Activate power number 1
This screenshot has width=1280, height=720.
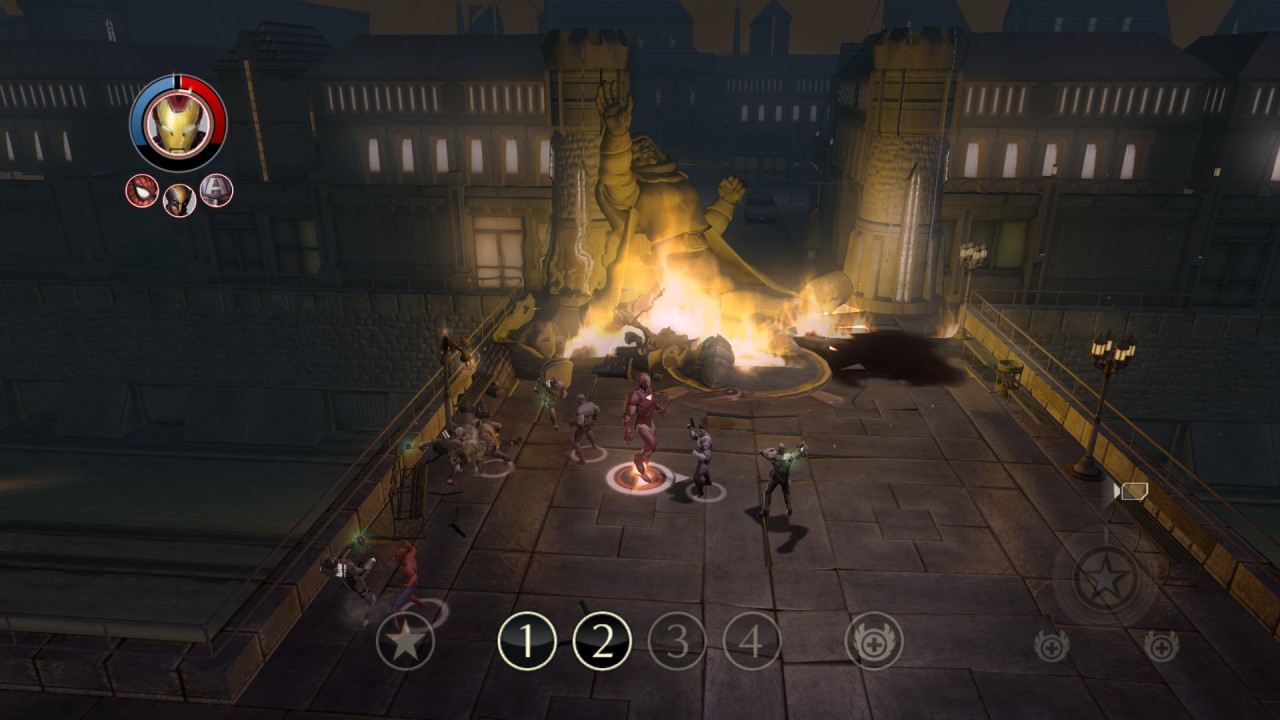tap(527, 641)
